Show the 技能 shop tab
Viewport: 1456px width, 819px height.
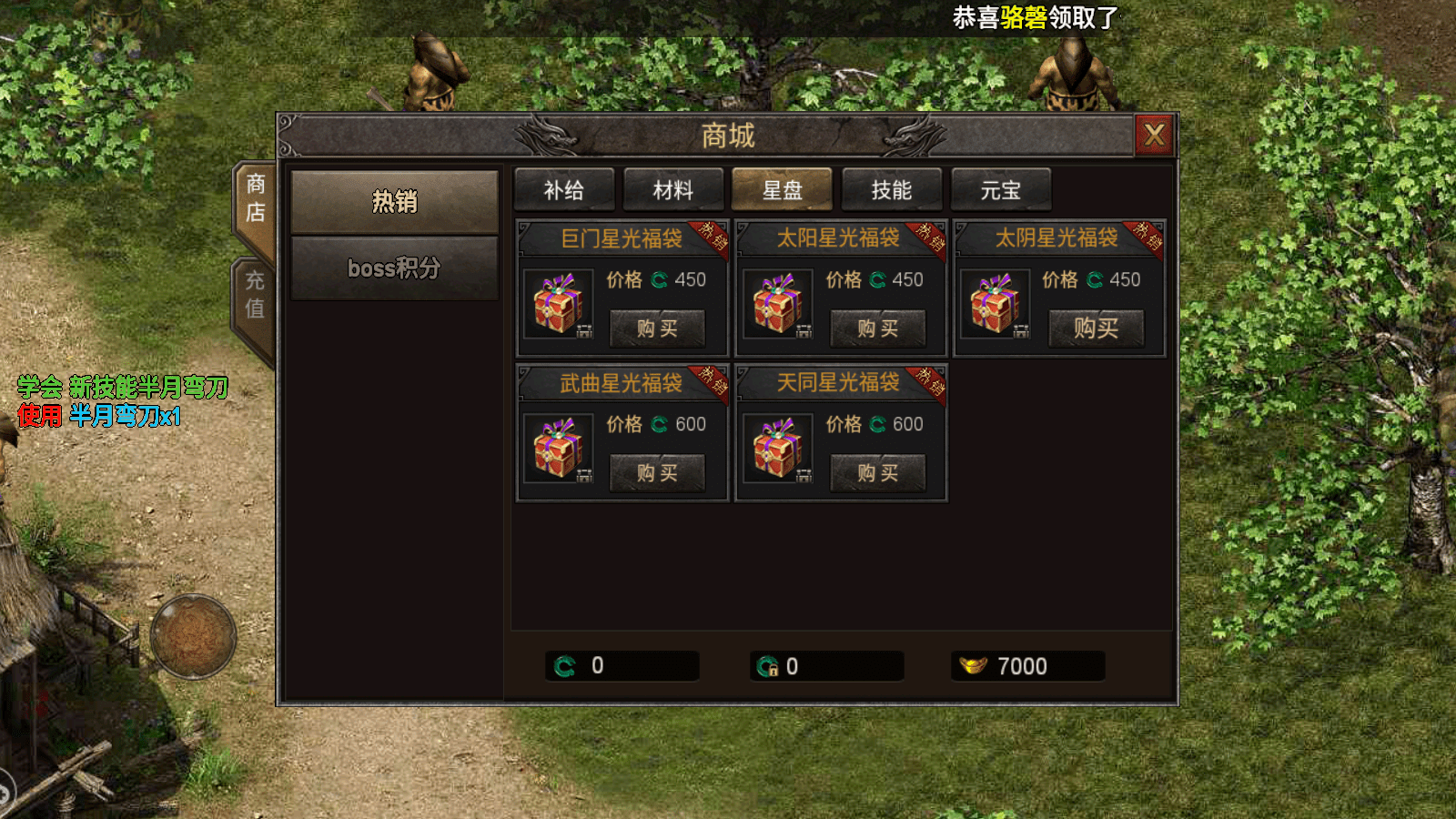(892, 190)
